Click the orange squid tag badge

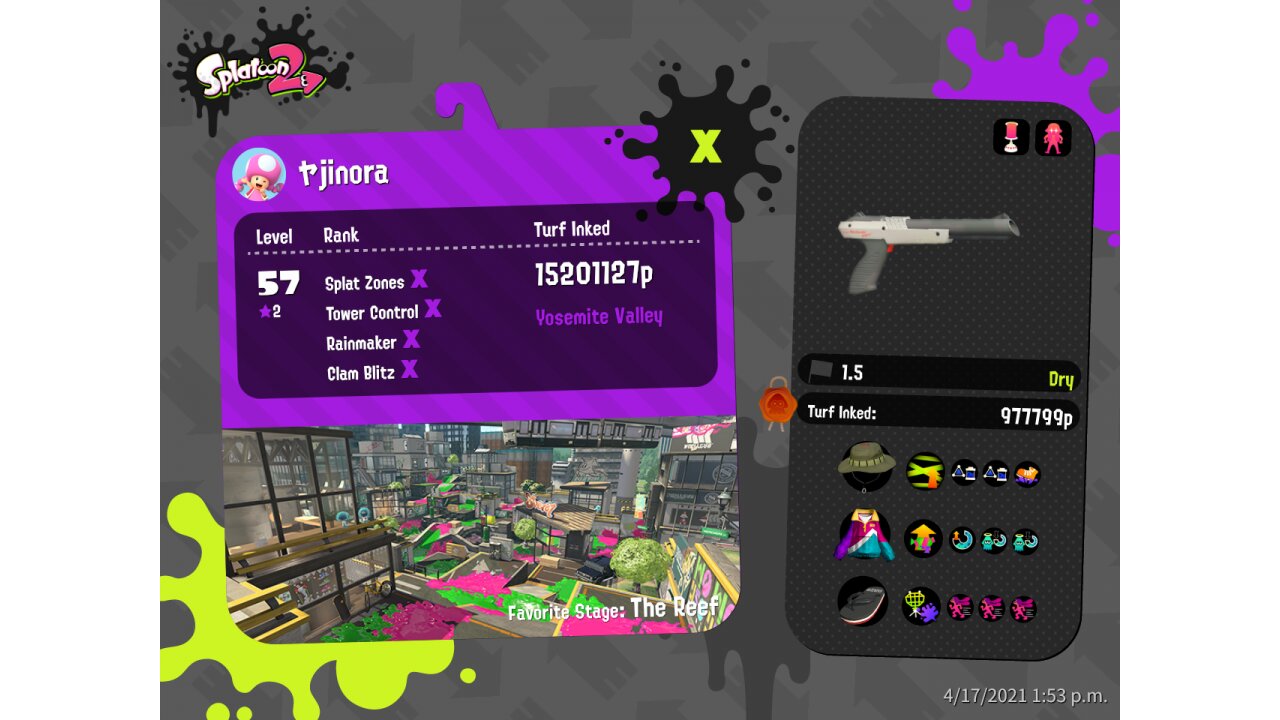(x=777, y=405)
